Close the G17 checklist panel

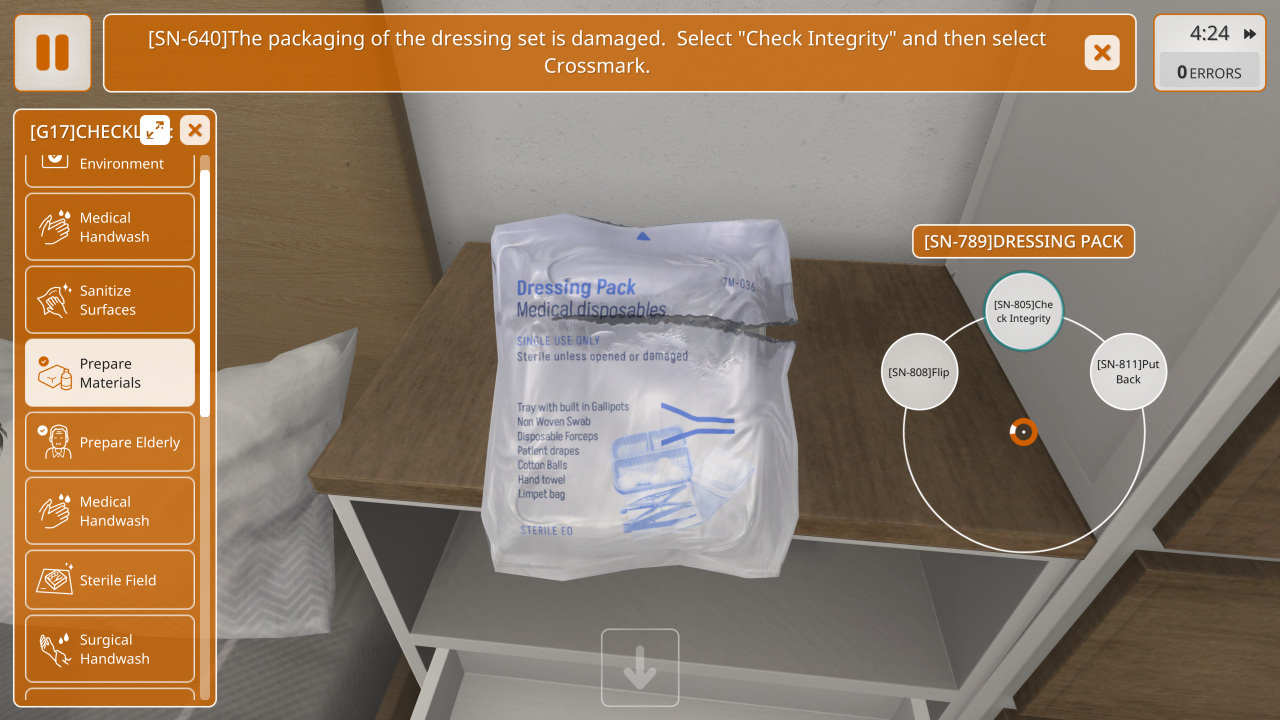point(194,130)
